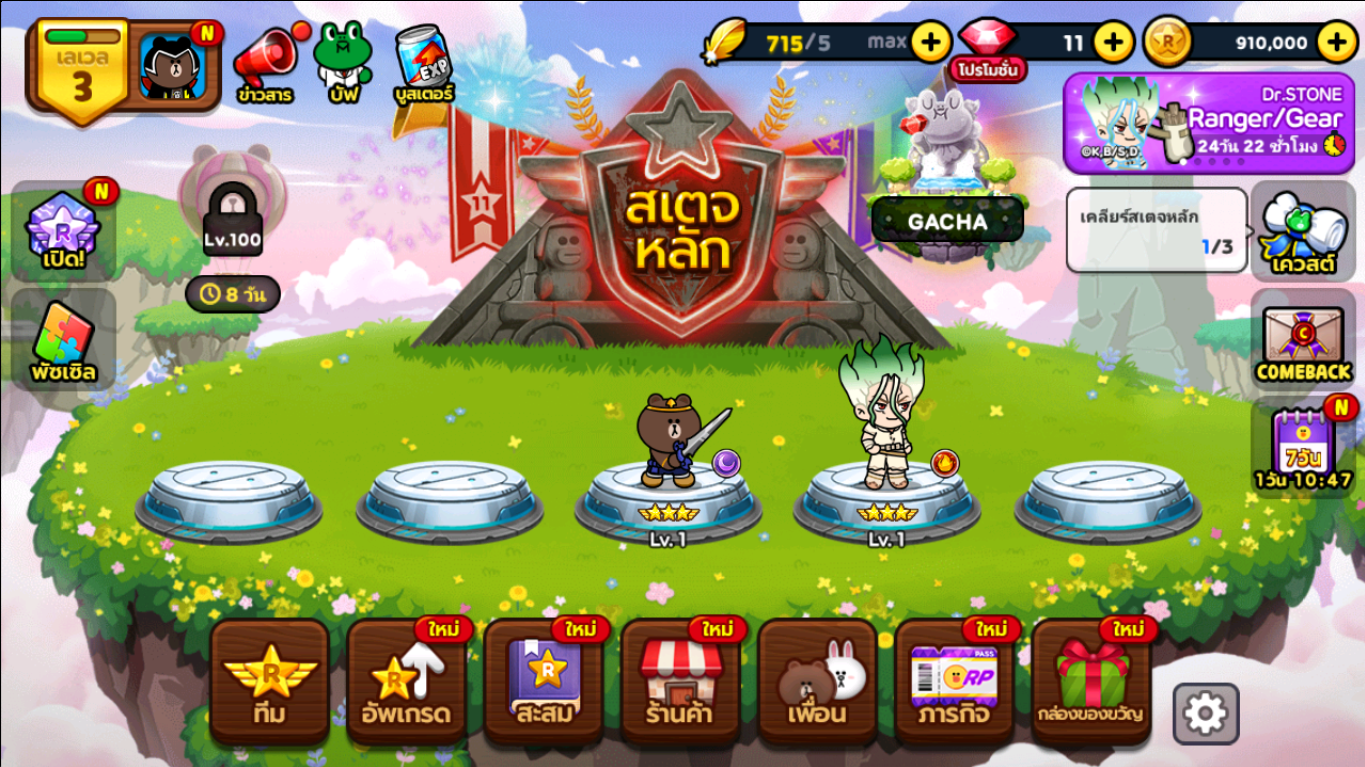Add more gold coins with plus button
This screenshot has width=1365, height=767.
tap(1337, 42)
